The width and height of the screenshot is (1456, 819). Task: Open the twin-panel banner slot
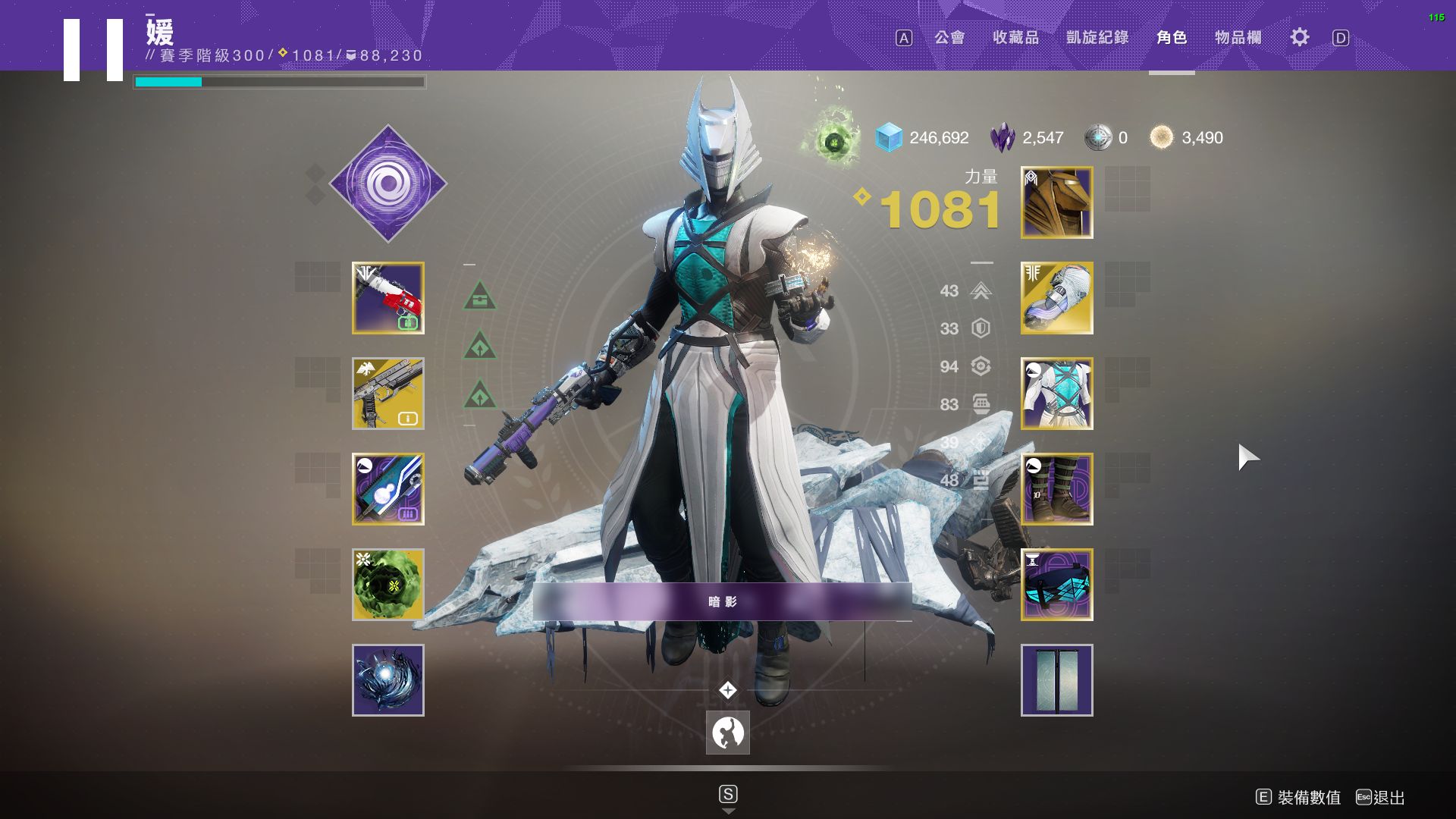tap(1057, 680)
